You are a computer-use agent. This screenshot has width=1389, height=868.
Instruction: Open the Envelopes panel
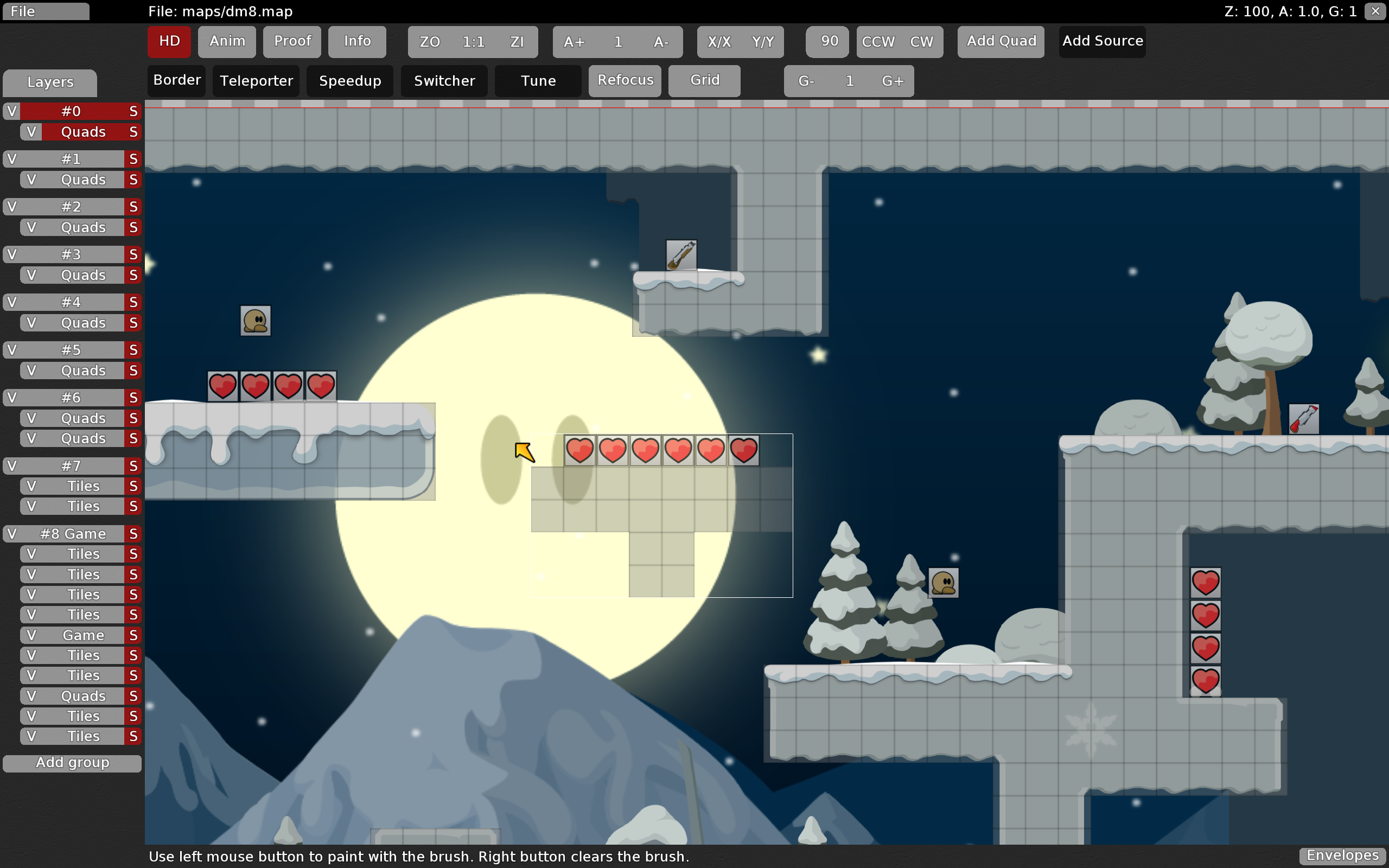tap(1342, 856)
